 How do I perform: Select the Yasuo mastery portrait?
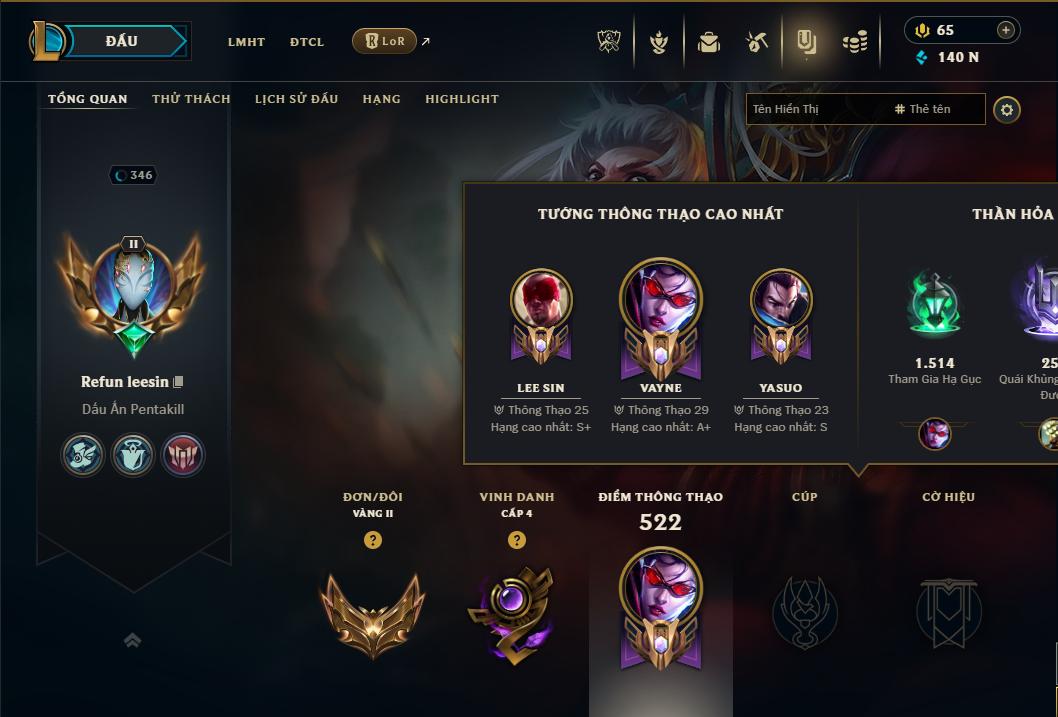click(x=781, y=300)
